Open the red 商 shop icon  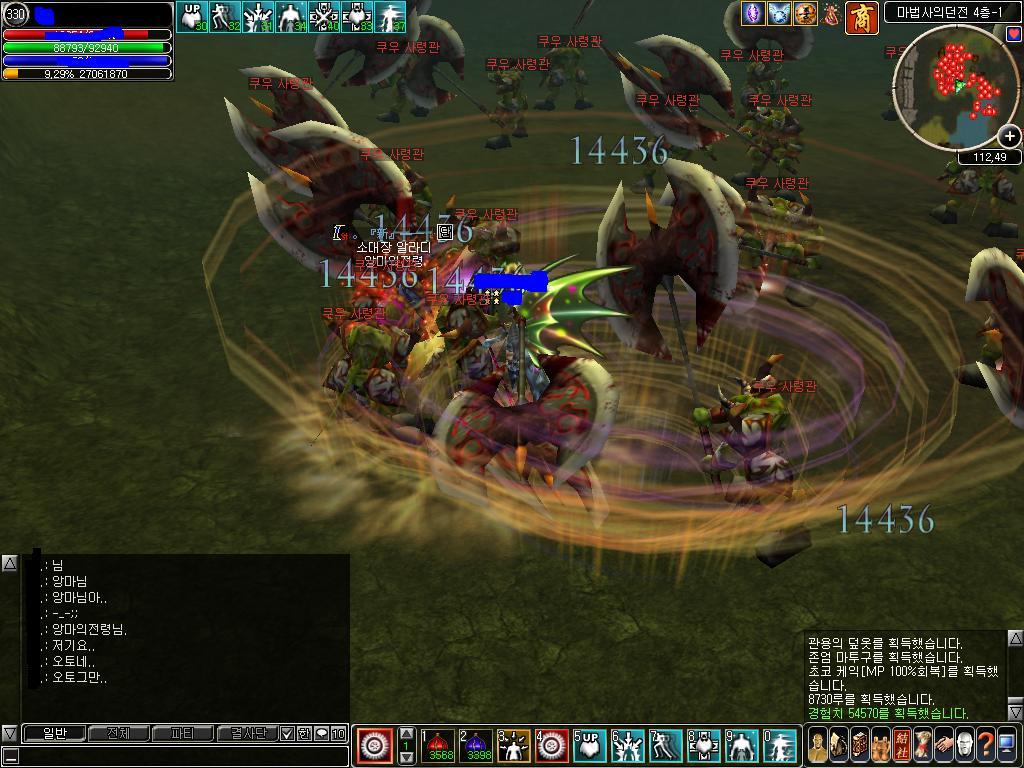(861, 17)
